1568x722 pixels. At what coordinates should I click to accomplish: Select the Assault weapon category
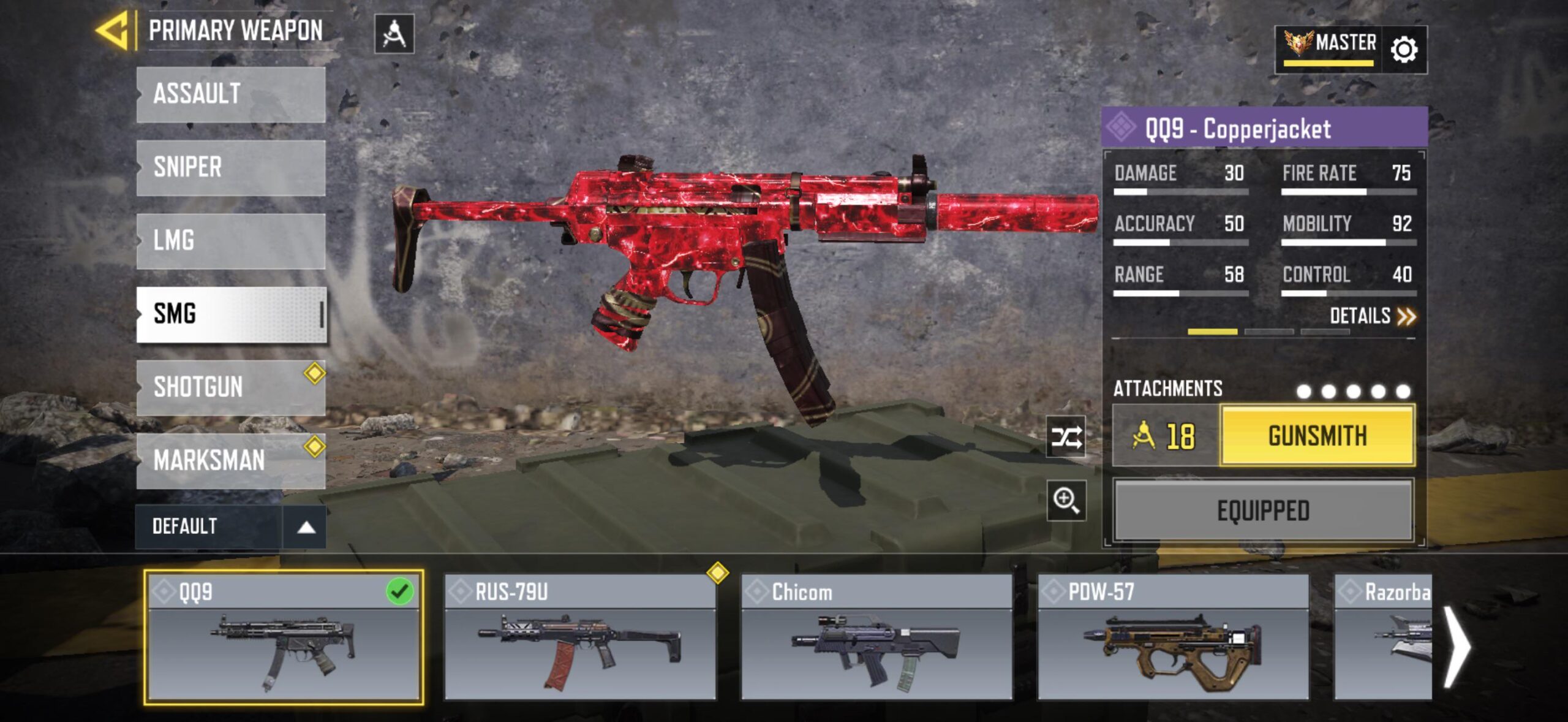point(231,94)
